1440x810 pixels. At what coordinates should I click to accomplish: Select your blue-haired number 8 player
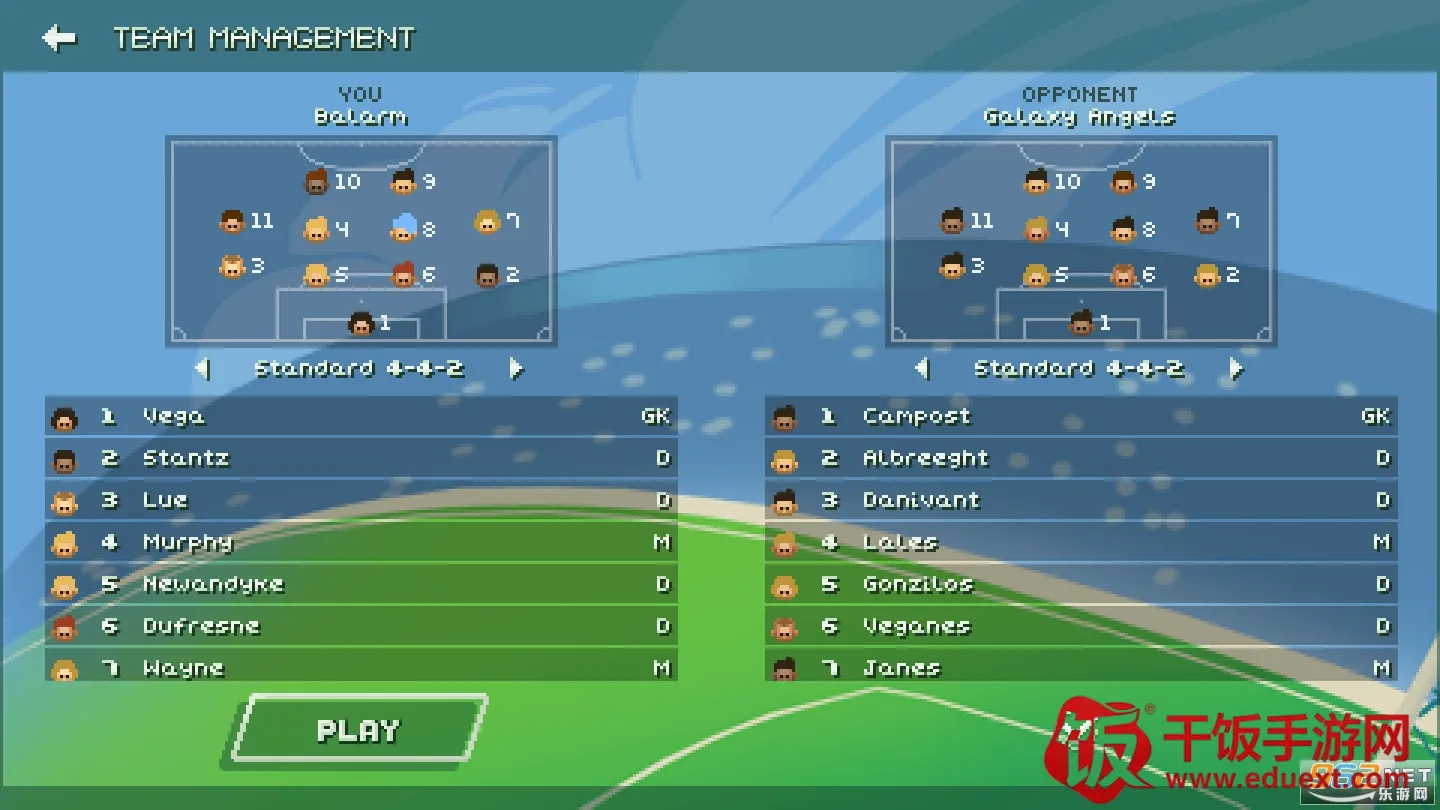(404, 228)
